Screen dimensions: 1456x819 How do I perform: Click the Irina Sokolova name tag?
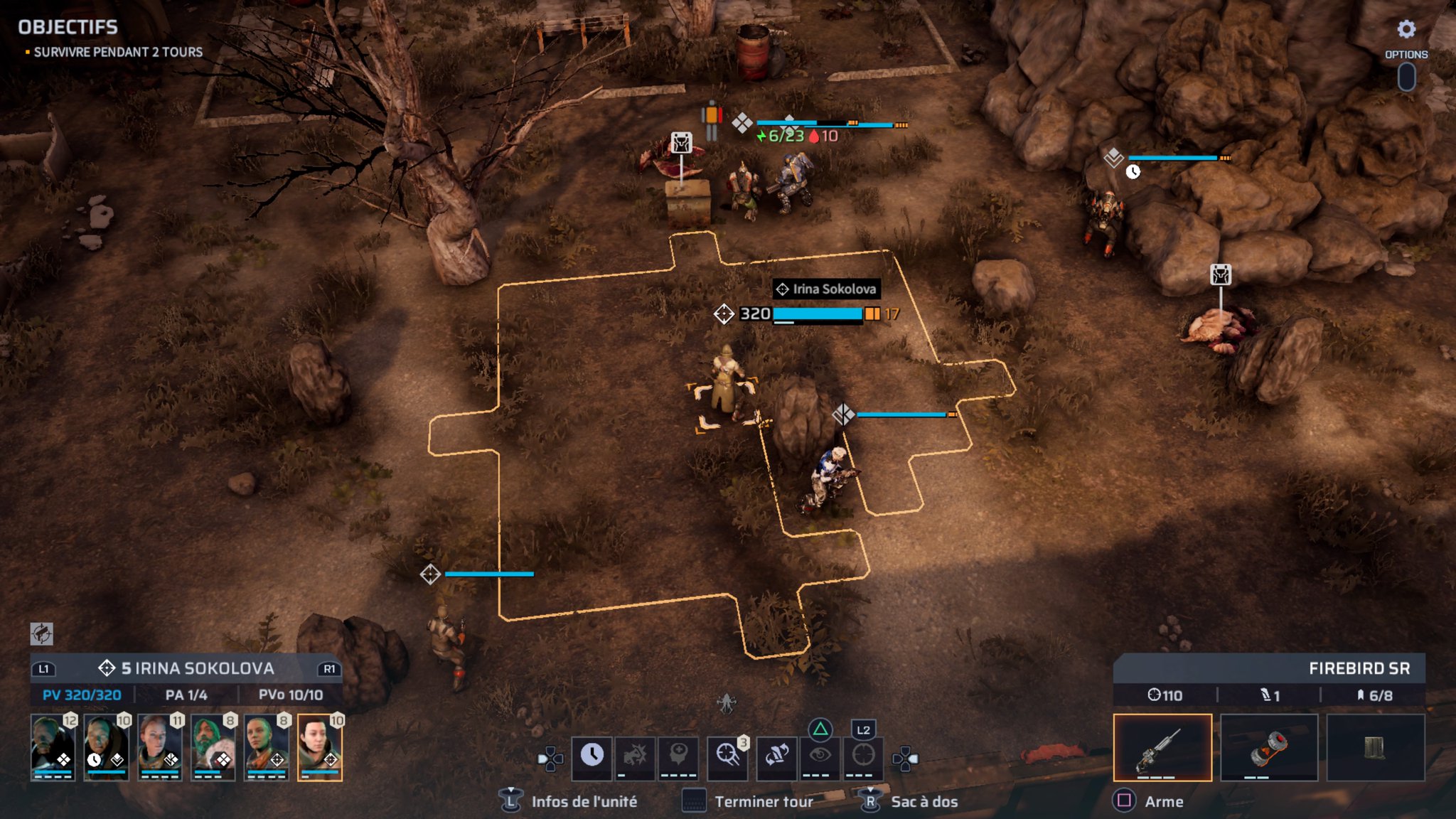(x=826, y=289)
